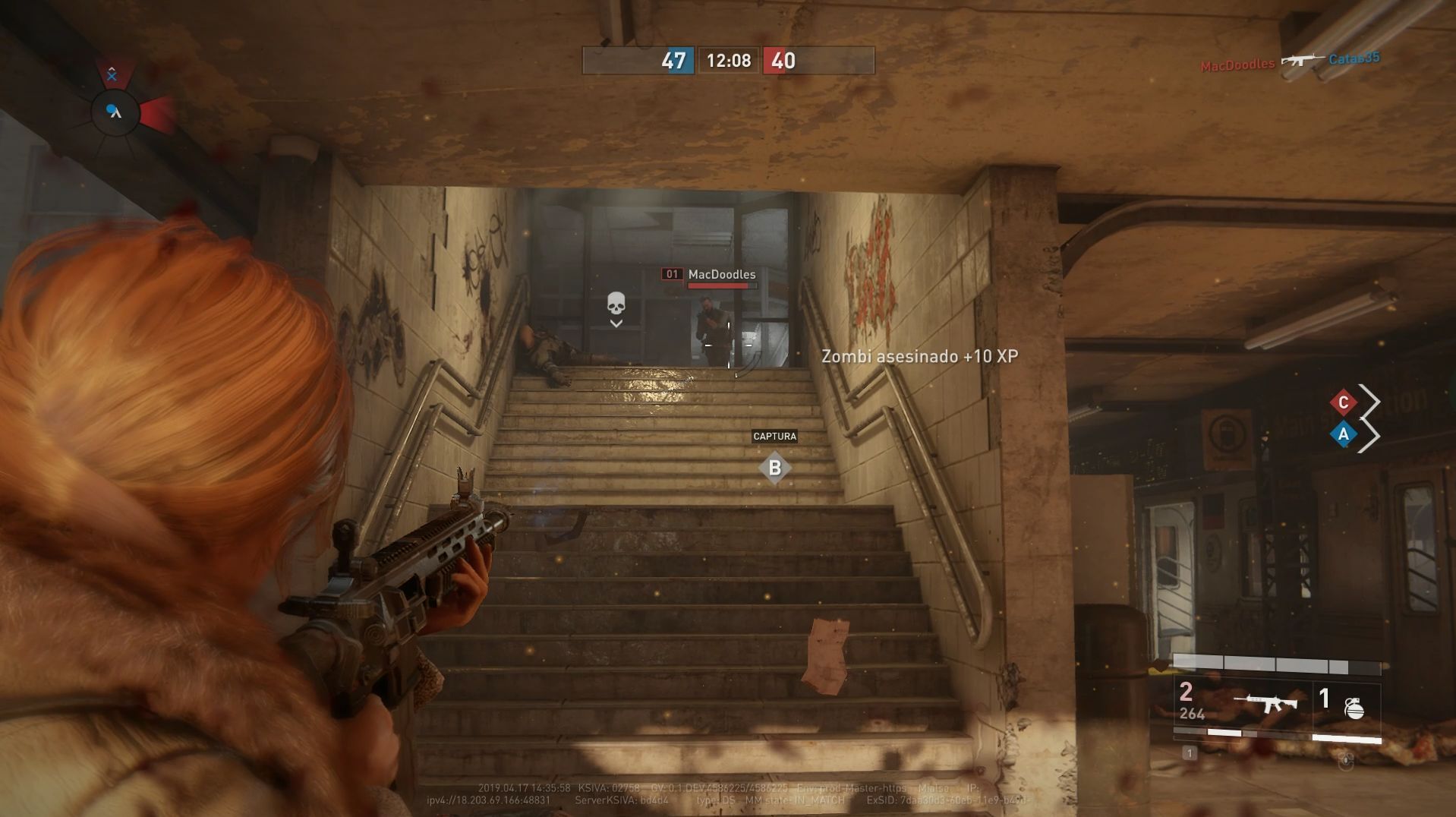Click the skull death marker
The image size is (1456, 817).
pyautogui.click(x=616, y=304)
